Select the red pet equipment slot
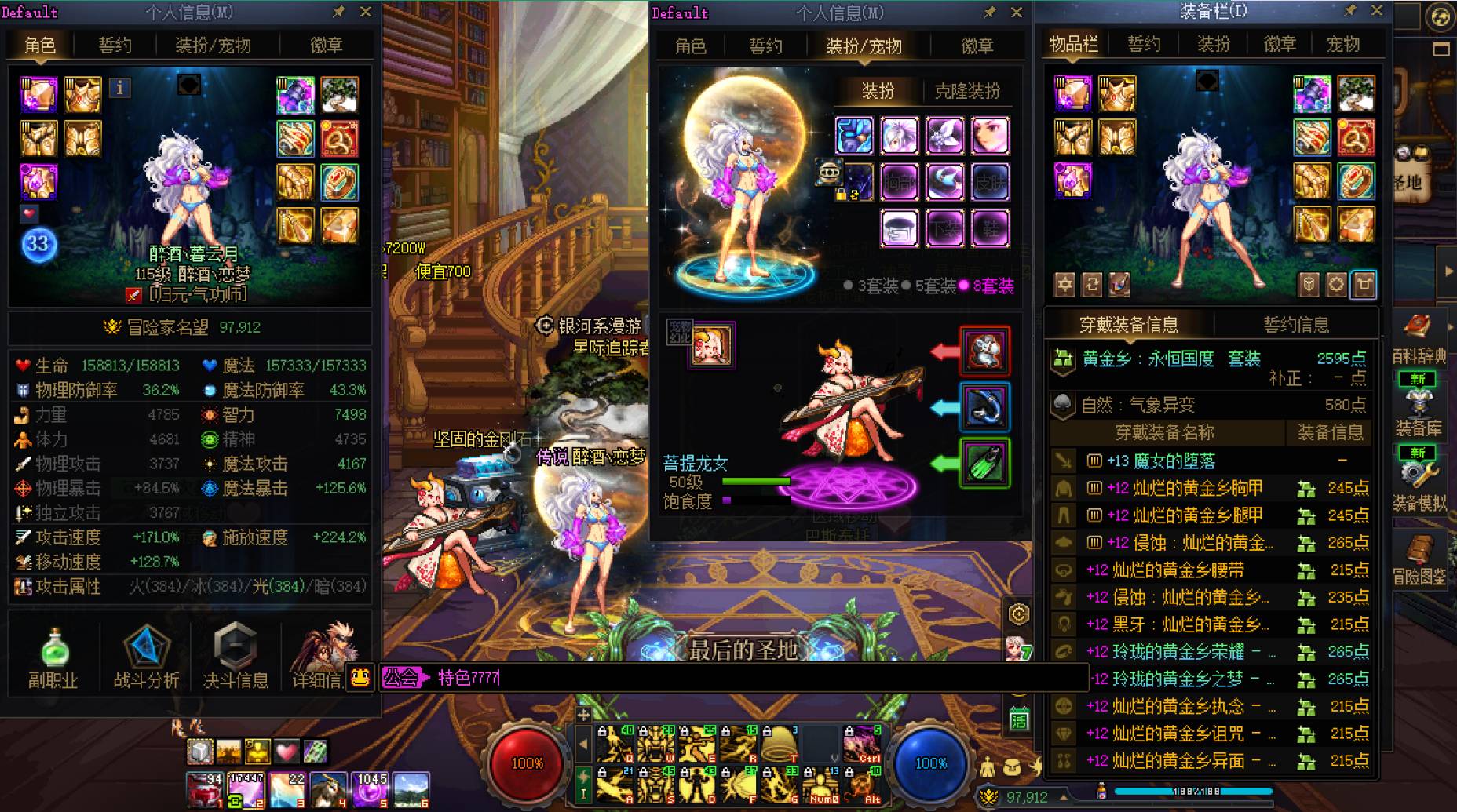Screen dimensions: 1457x812 click(x=984, y=351)
